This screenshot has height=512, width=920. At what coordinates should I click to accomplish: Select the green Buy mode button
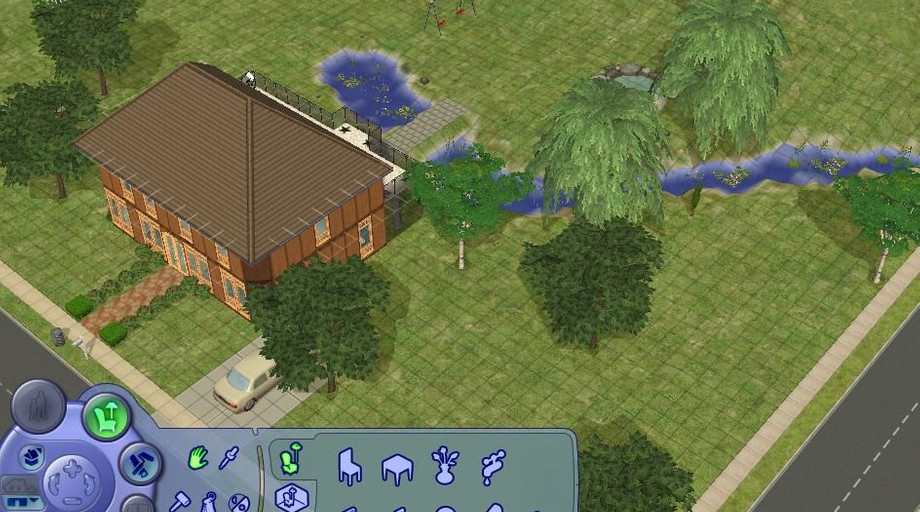tap(106, 416)
